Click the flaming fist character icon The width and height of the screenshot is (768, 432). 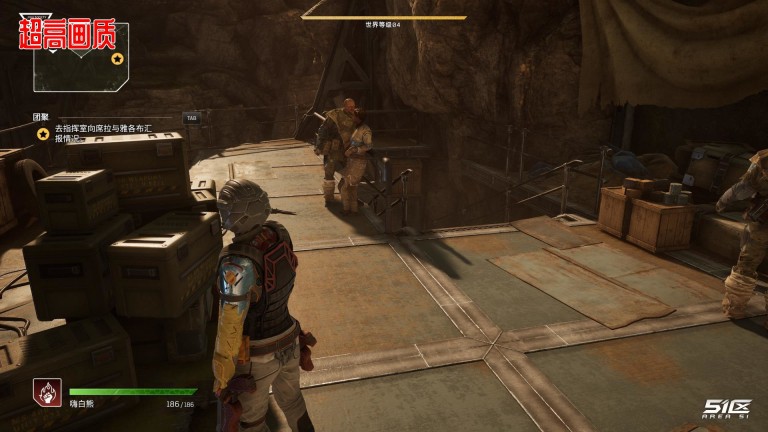pyautogui.click(x=47, y=392)
